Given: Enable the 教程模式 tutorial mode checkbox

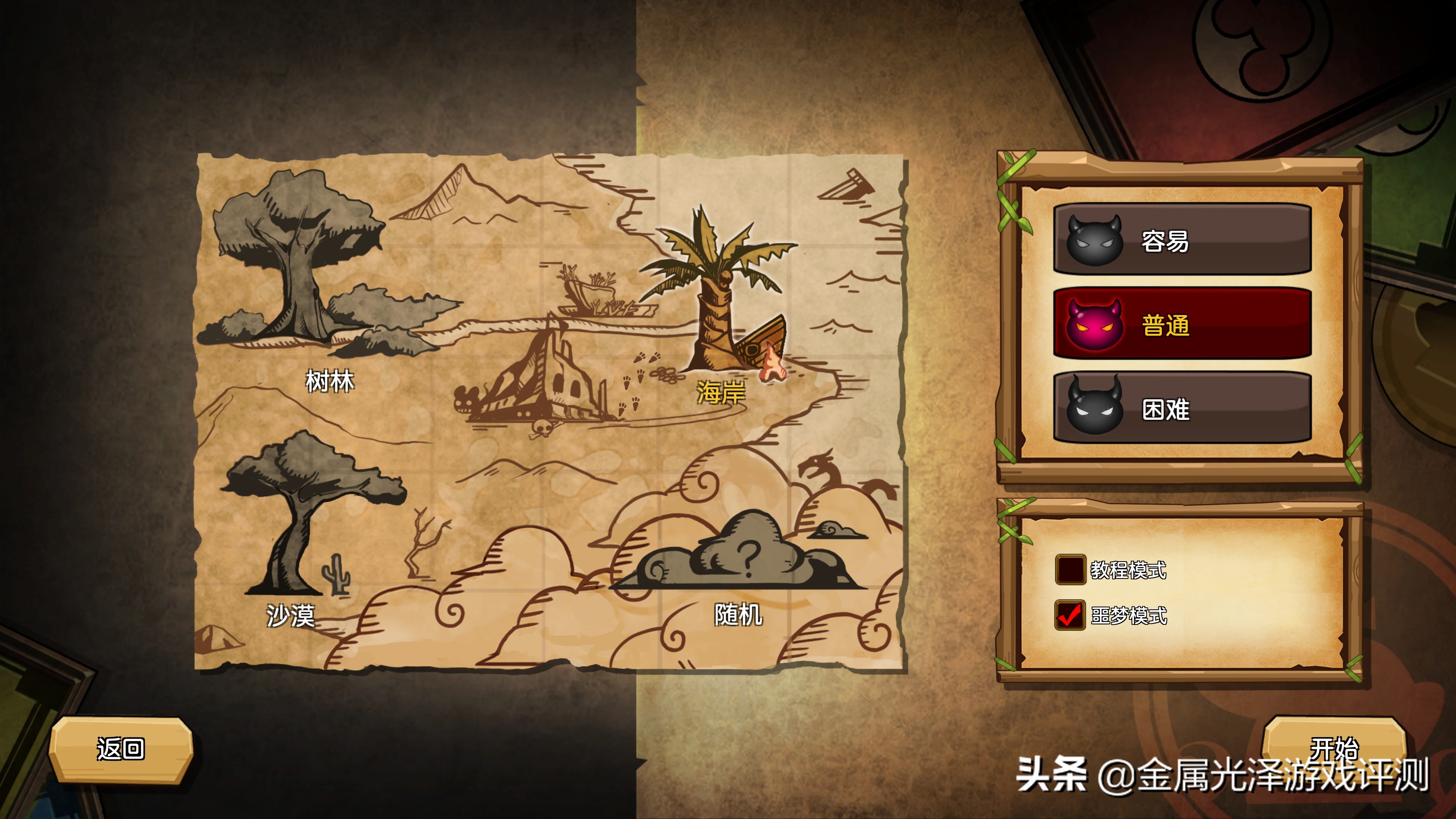Looking at the screenshot, I should (x=1070, y=569).
